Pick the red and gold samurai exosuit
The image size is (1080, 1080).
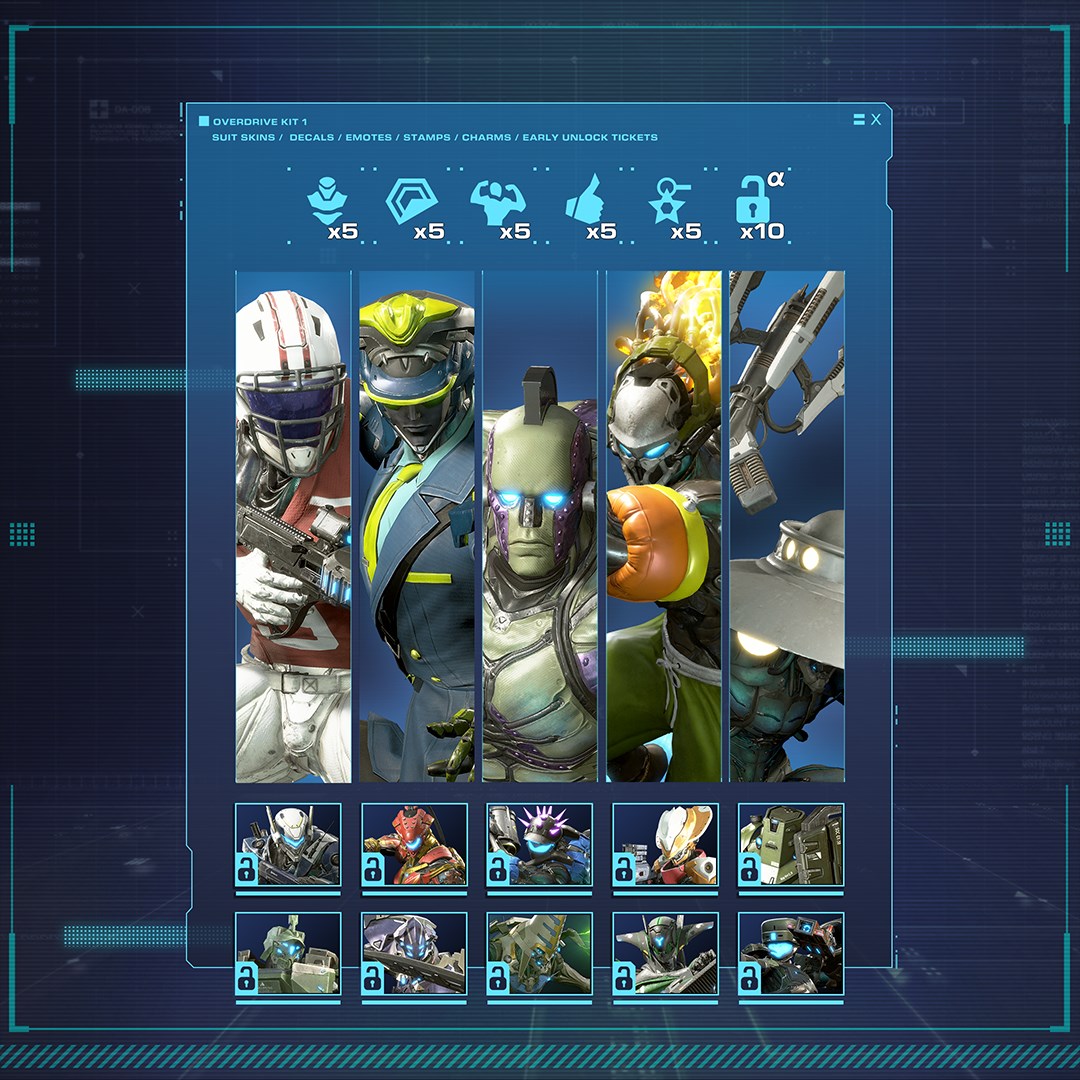tap(414, 845)
